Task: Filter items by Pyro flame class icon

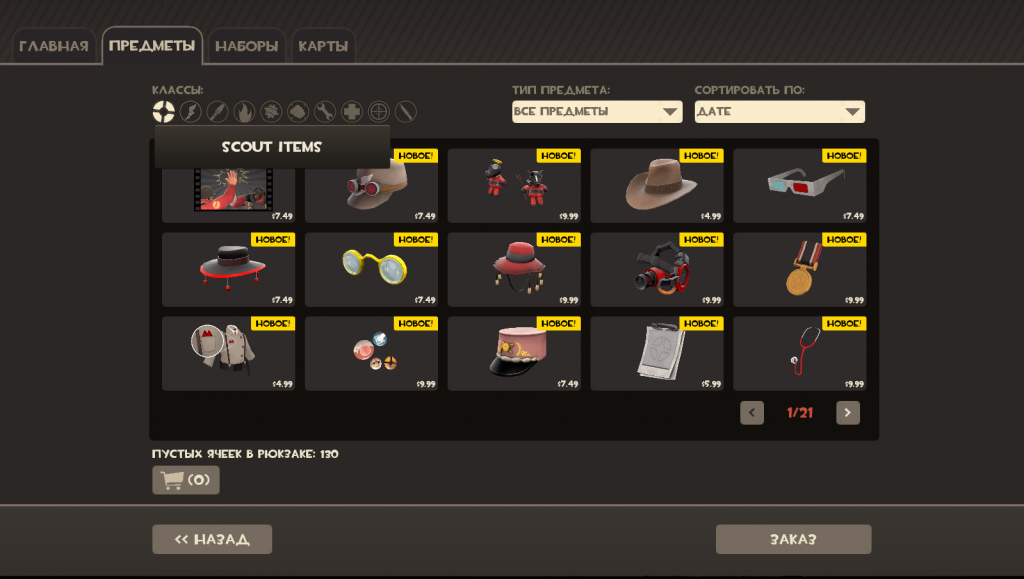Action: [244, 112]
